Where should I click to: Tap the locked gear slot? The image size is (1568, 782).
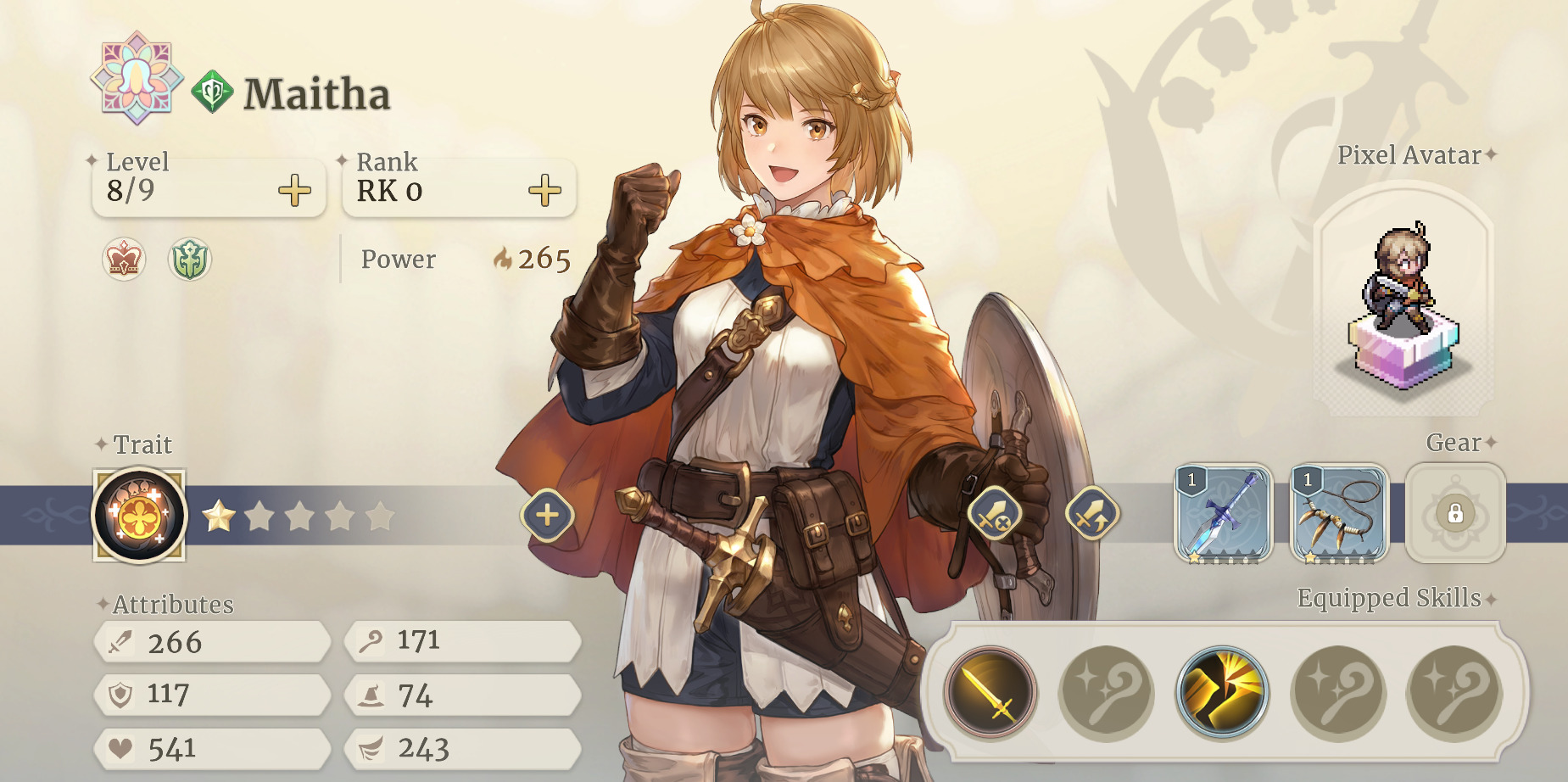coord(1455,513)
